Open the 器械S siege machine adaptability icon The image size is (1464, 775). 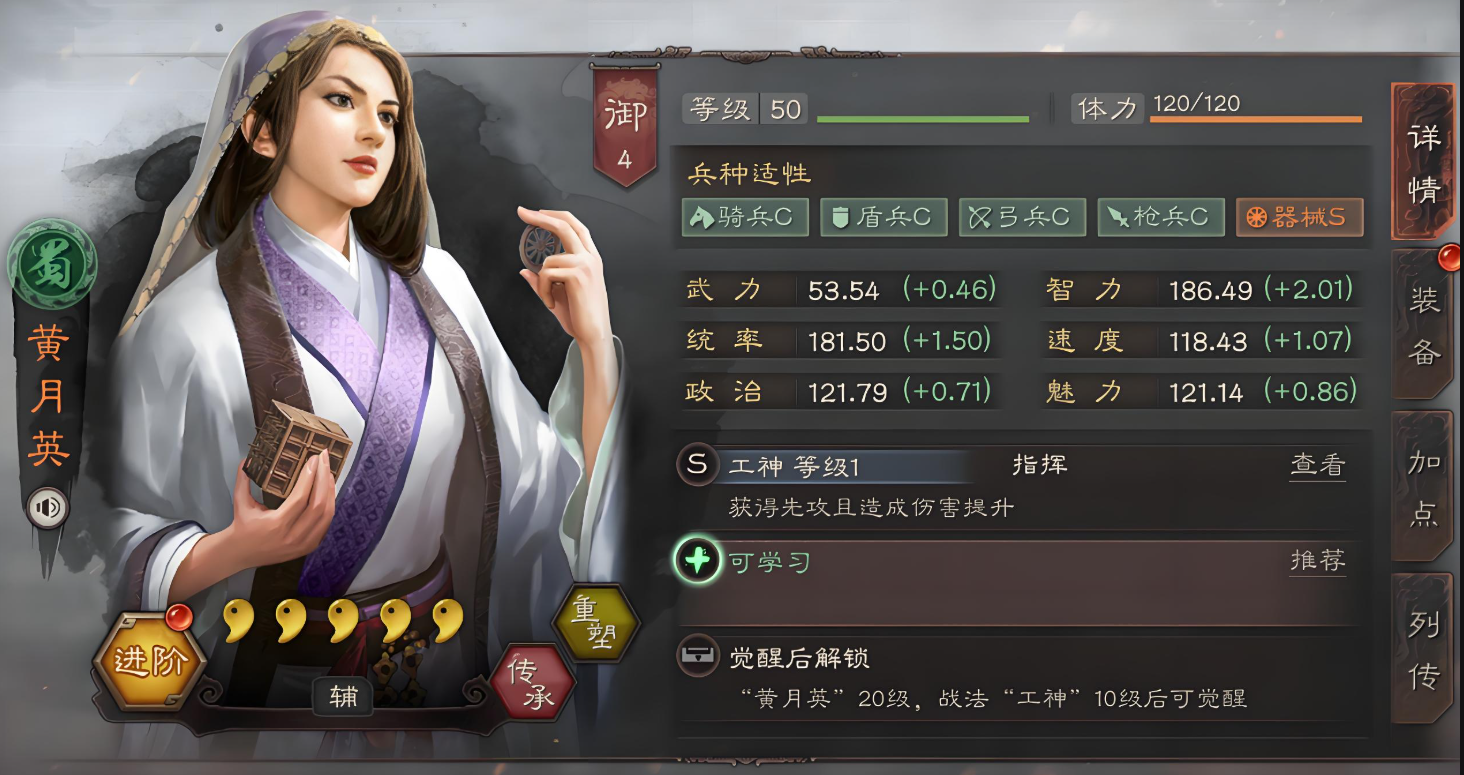[x=1300, y=217]
